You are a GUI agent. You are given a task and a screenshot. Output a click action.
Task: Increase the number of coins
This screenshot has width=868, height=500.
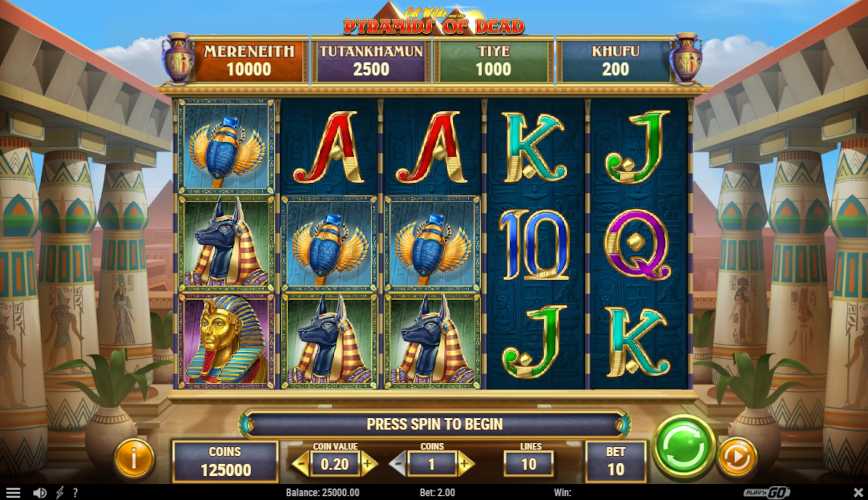pos(464,463)
